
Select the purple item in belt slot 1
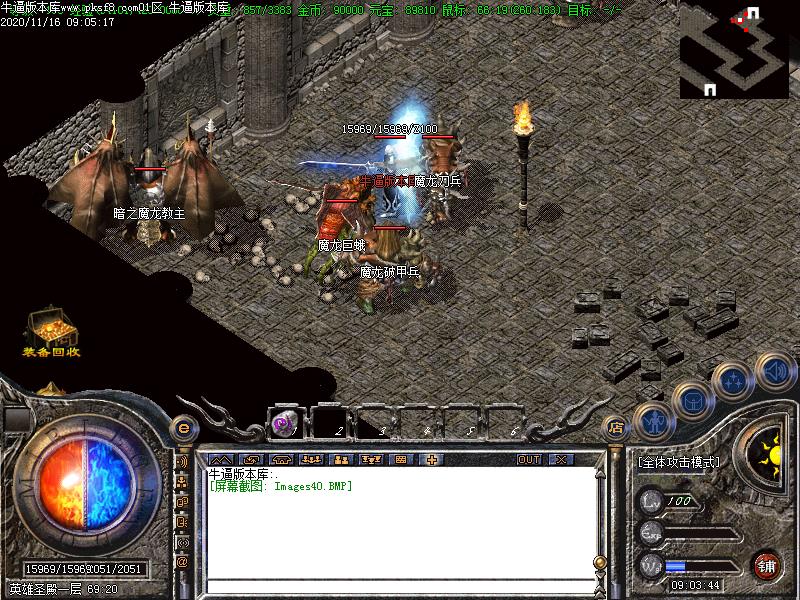coord(285,423)
